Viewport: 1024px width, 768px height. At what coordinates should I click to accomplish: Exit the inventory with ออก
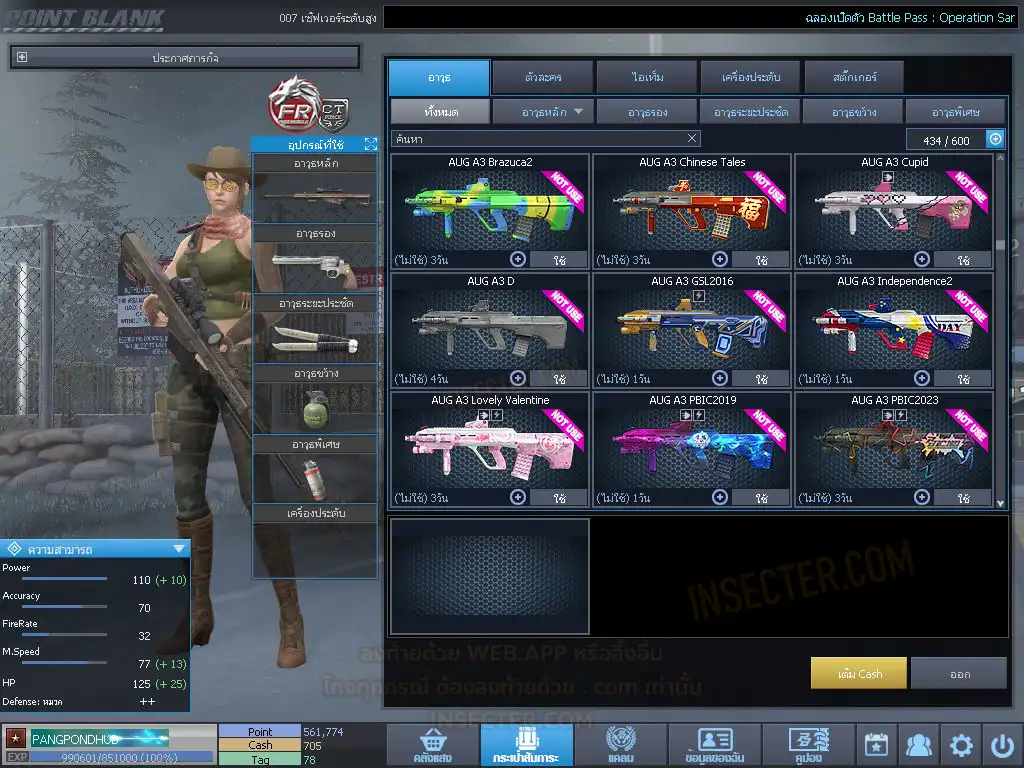pos(959,673)
